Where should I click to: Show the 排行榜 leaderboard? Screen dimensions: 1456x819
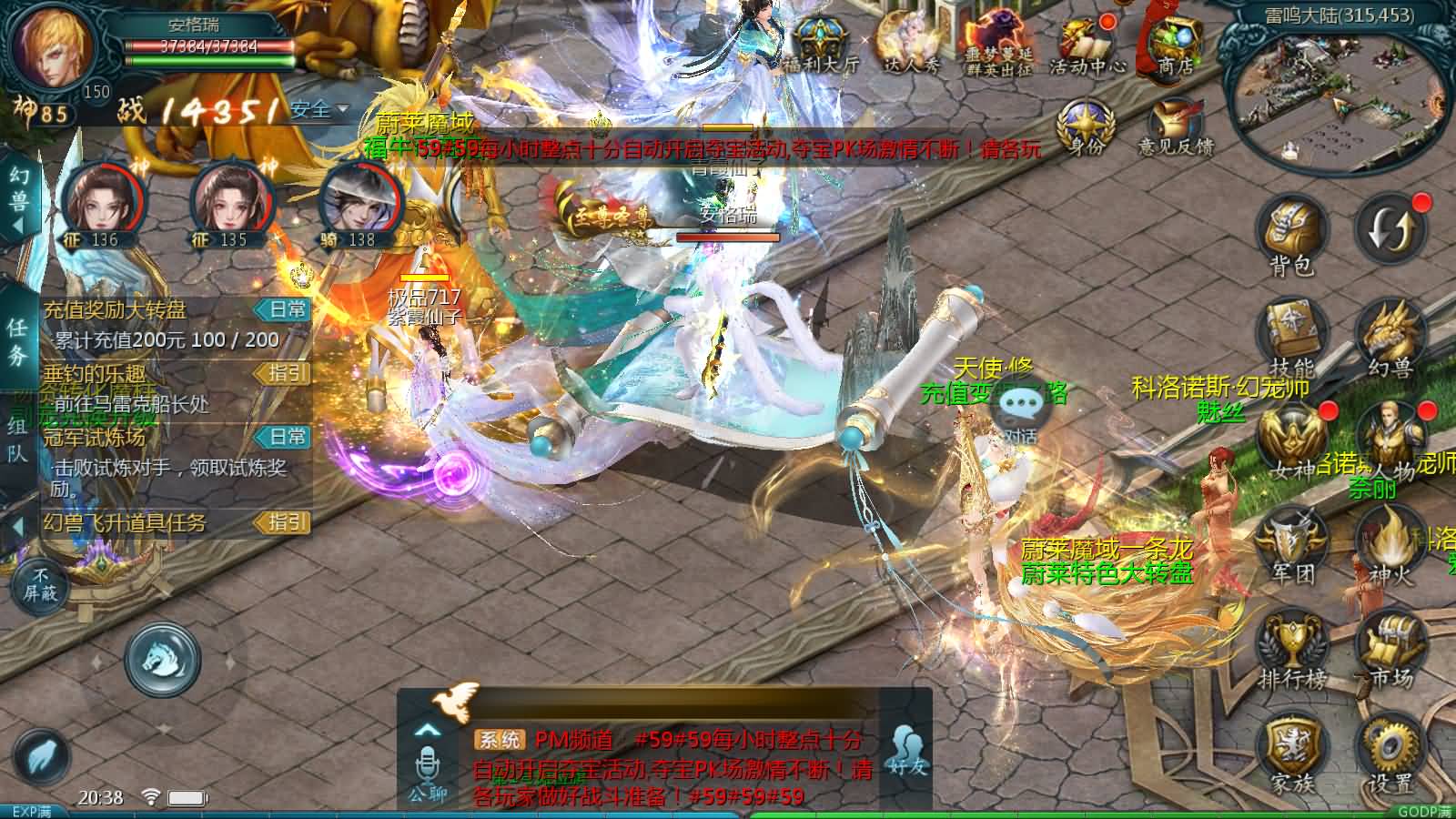1292,648
